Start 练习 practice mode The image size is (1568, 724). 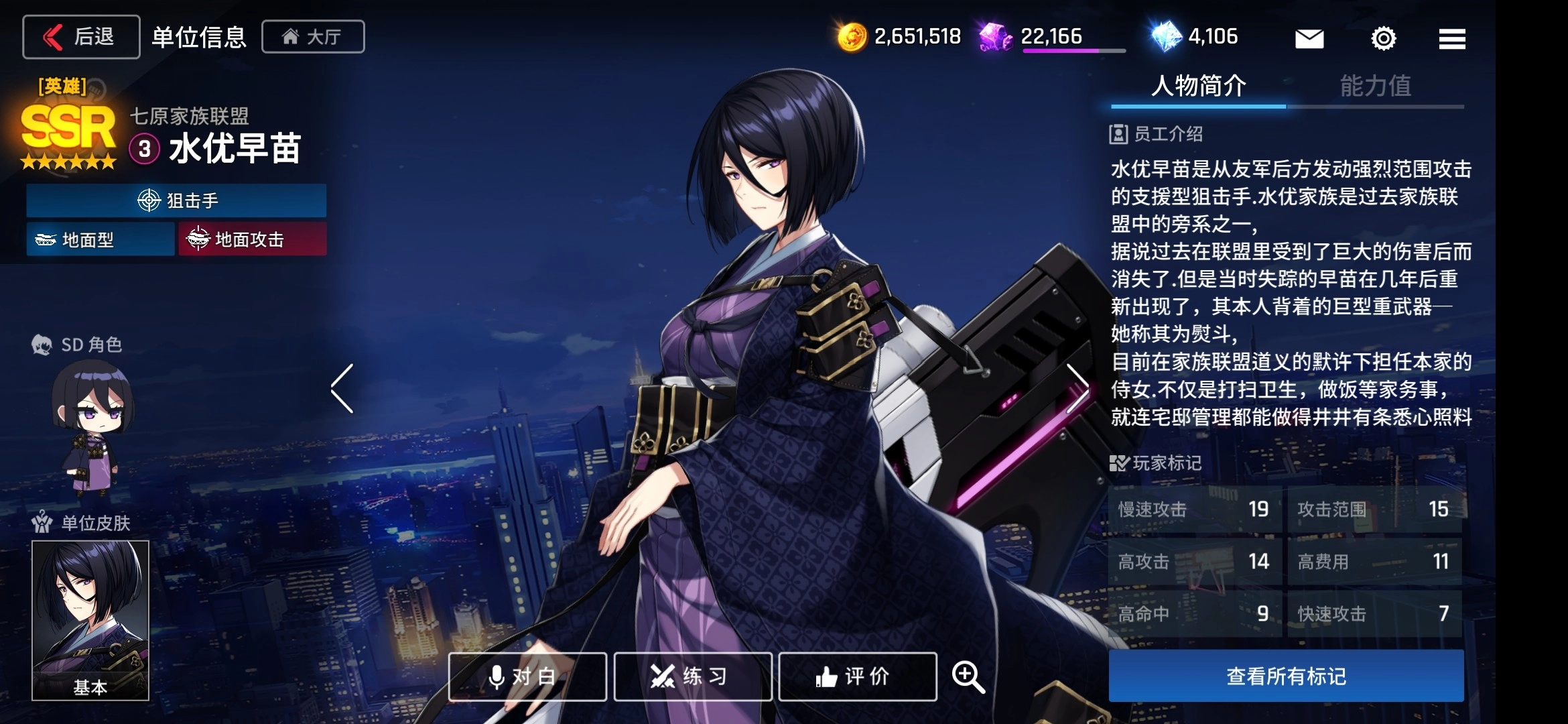[693, 676]
